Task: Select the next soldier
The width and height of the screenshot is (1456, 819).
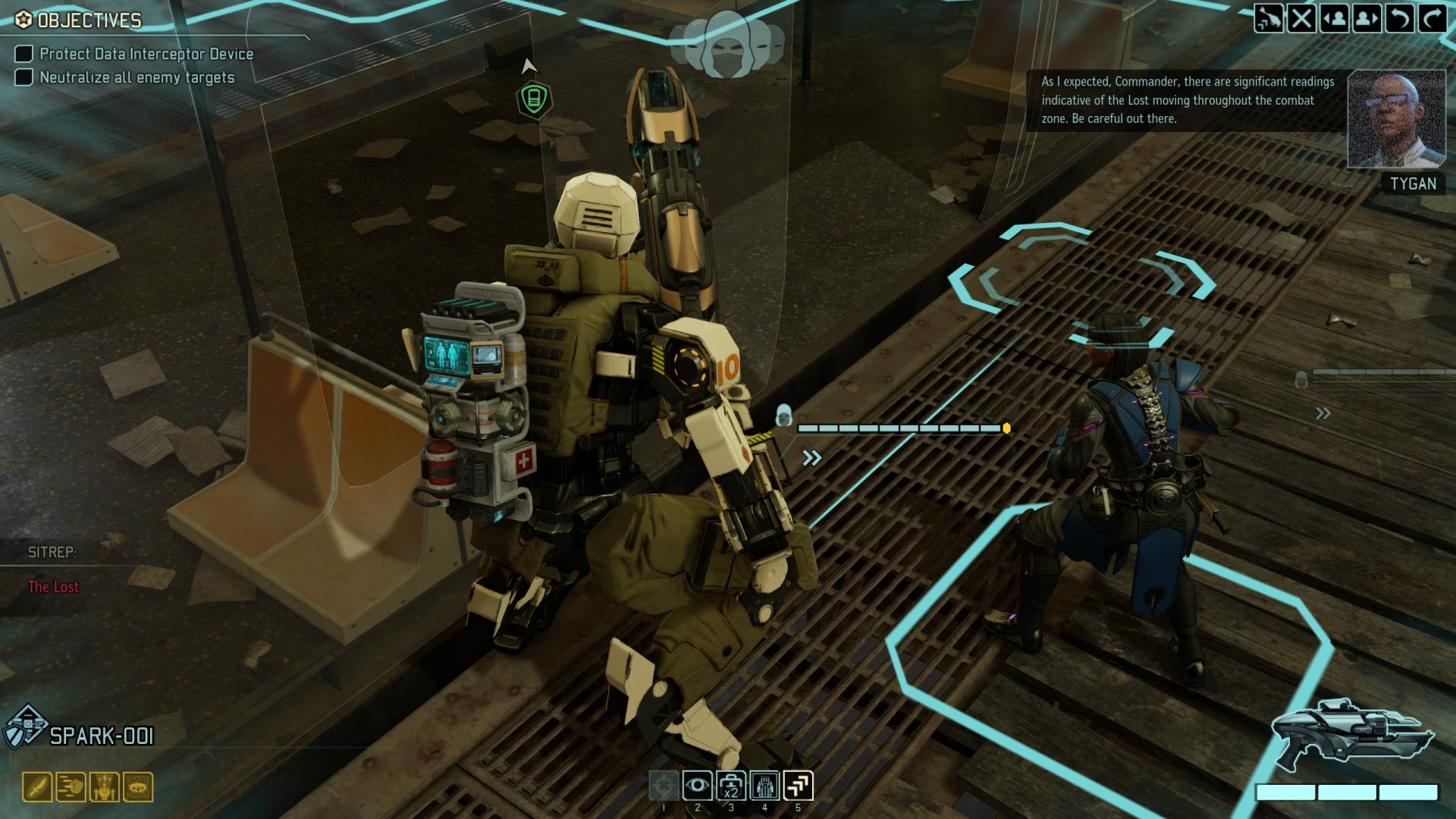Action: pos(1367,18)
